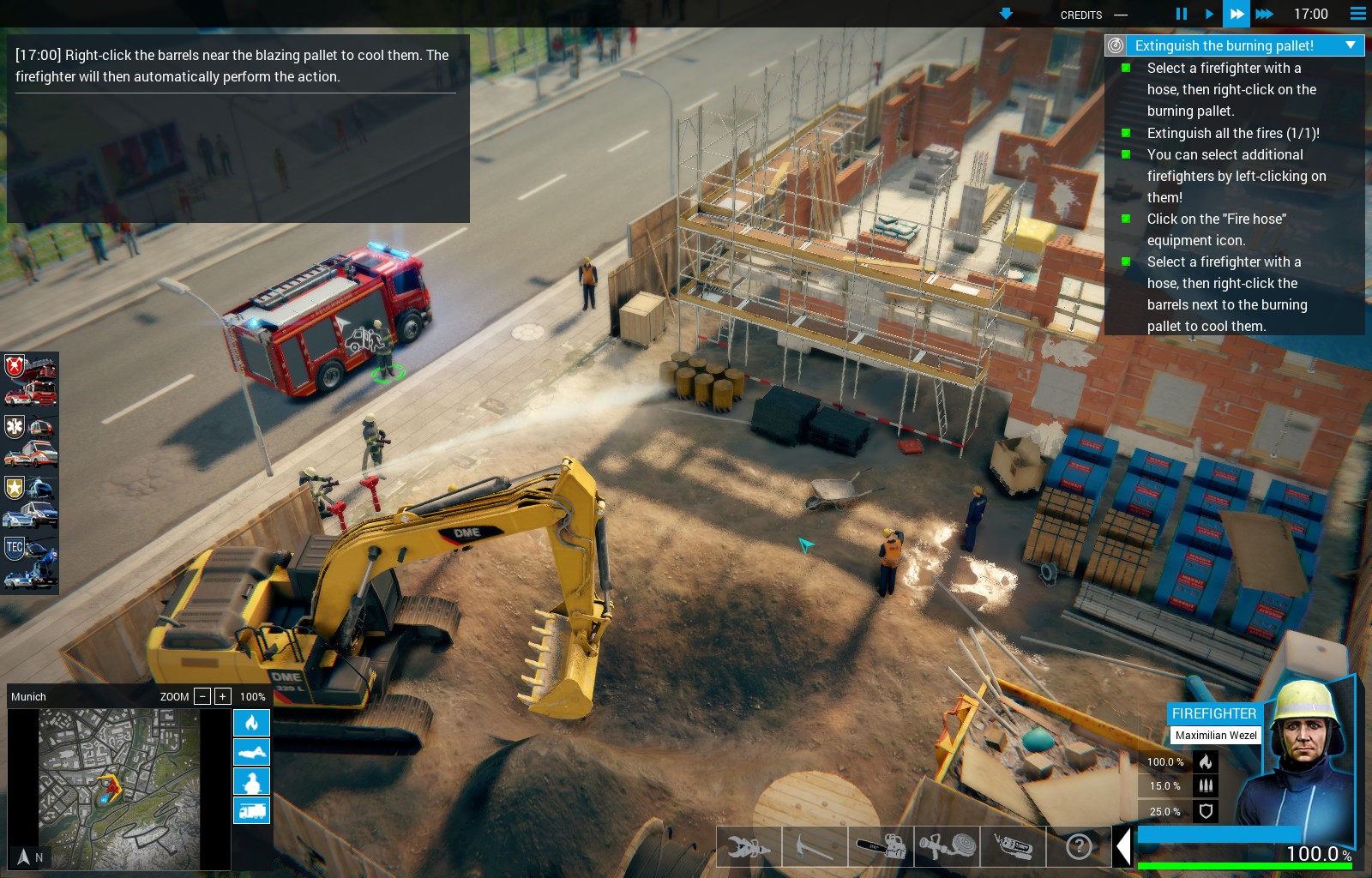Collapse the 'Extinguish the burning pallet!' objective
Image resolution: width=1372 pixels, height=878 pixels.
click(1351, 45)
